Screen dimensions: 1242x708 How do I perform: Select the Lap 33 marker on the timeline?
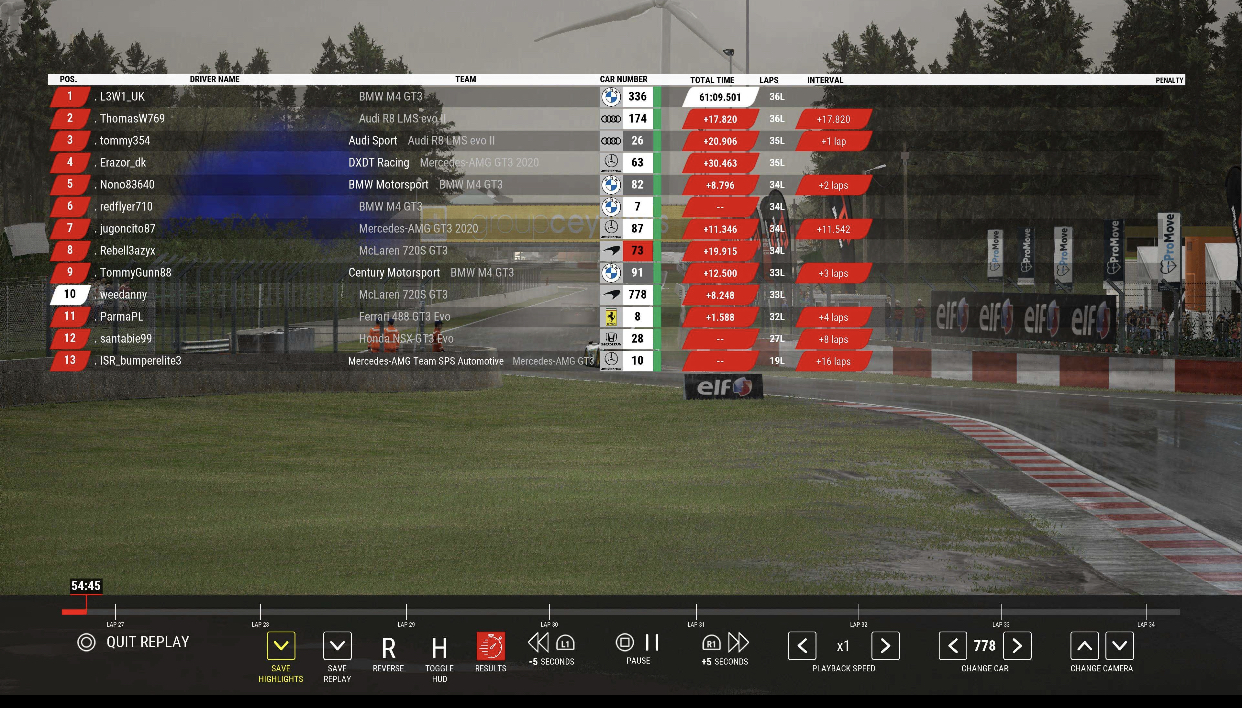[x=999, y=611]
